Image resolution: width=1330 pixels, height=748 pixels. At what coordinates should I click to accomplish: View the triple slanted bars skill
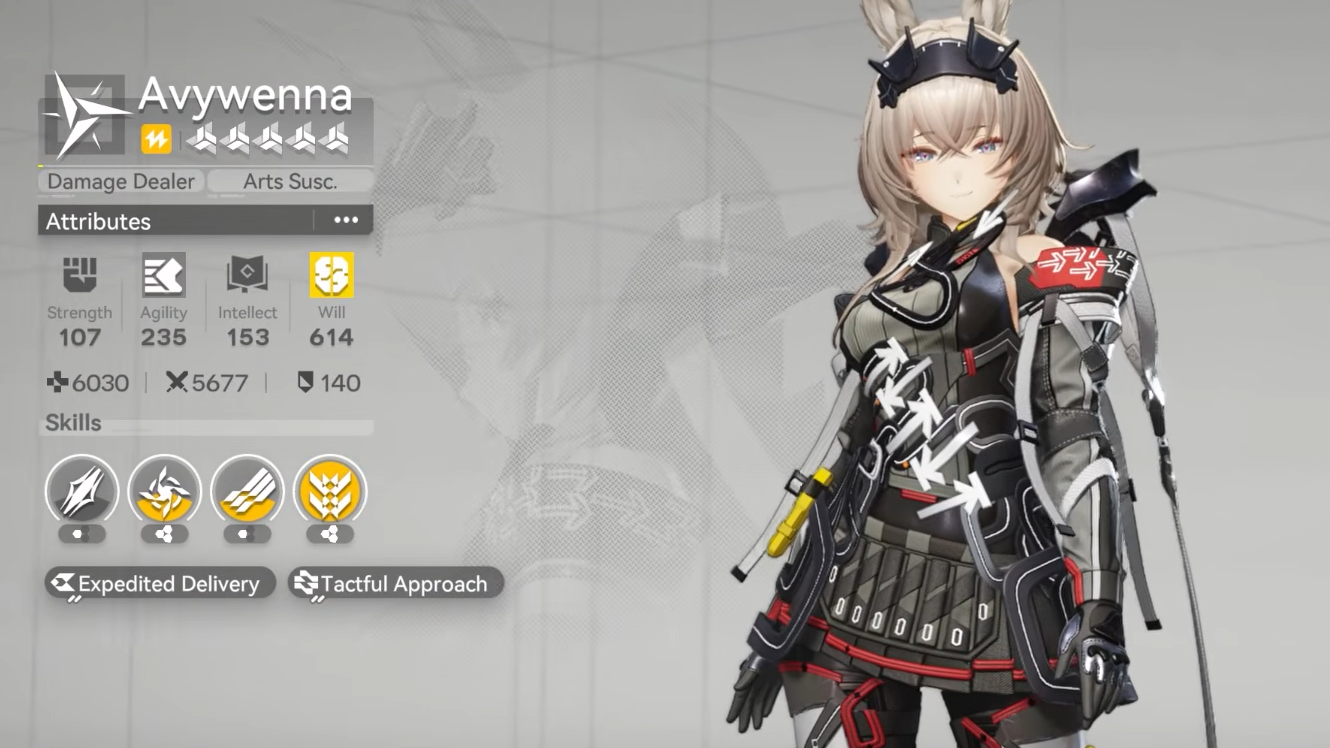point(248,491)
